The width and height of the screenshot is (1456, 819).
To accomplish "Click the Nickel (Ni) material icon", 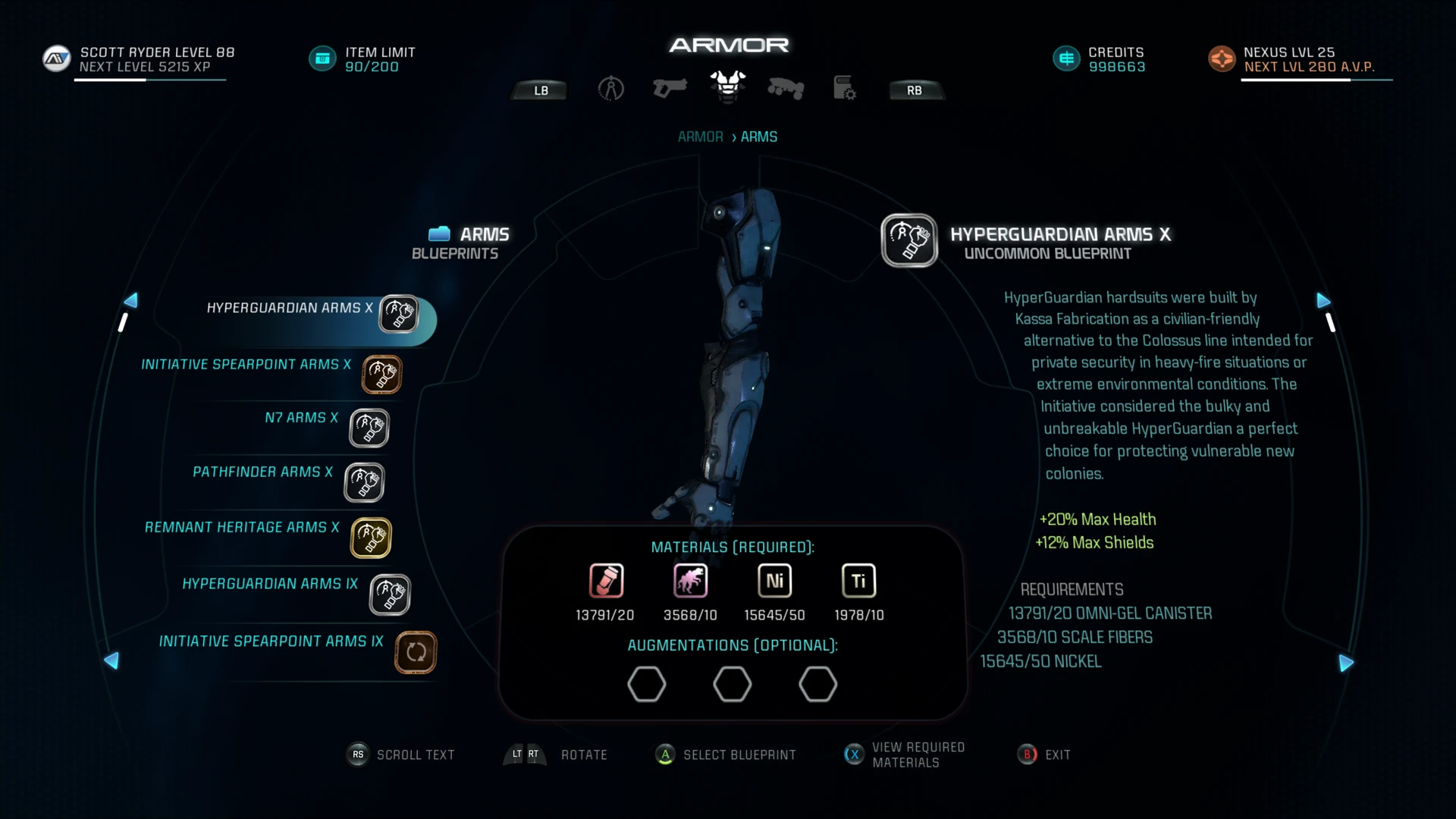I will pos(773,581).
